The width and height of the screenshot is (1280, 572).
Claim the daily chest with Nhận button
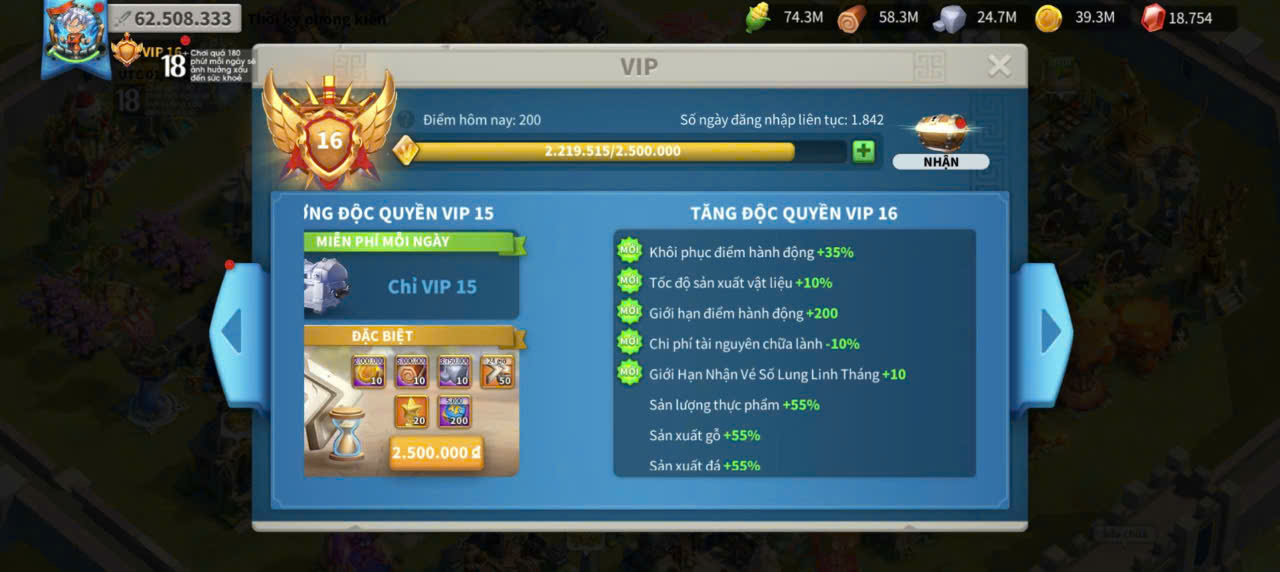940,161
